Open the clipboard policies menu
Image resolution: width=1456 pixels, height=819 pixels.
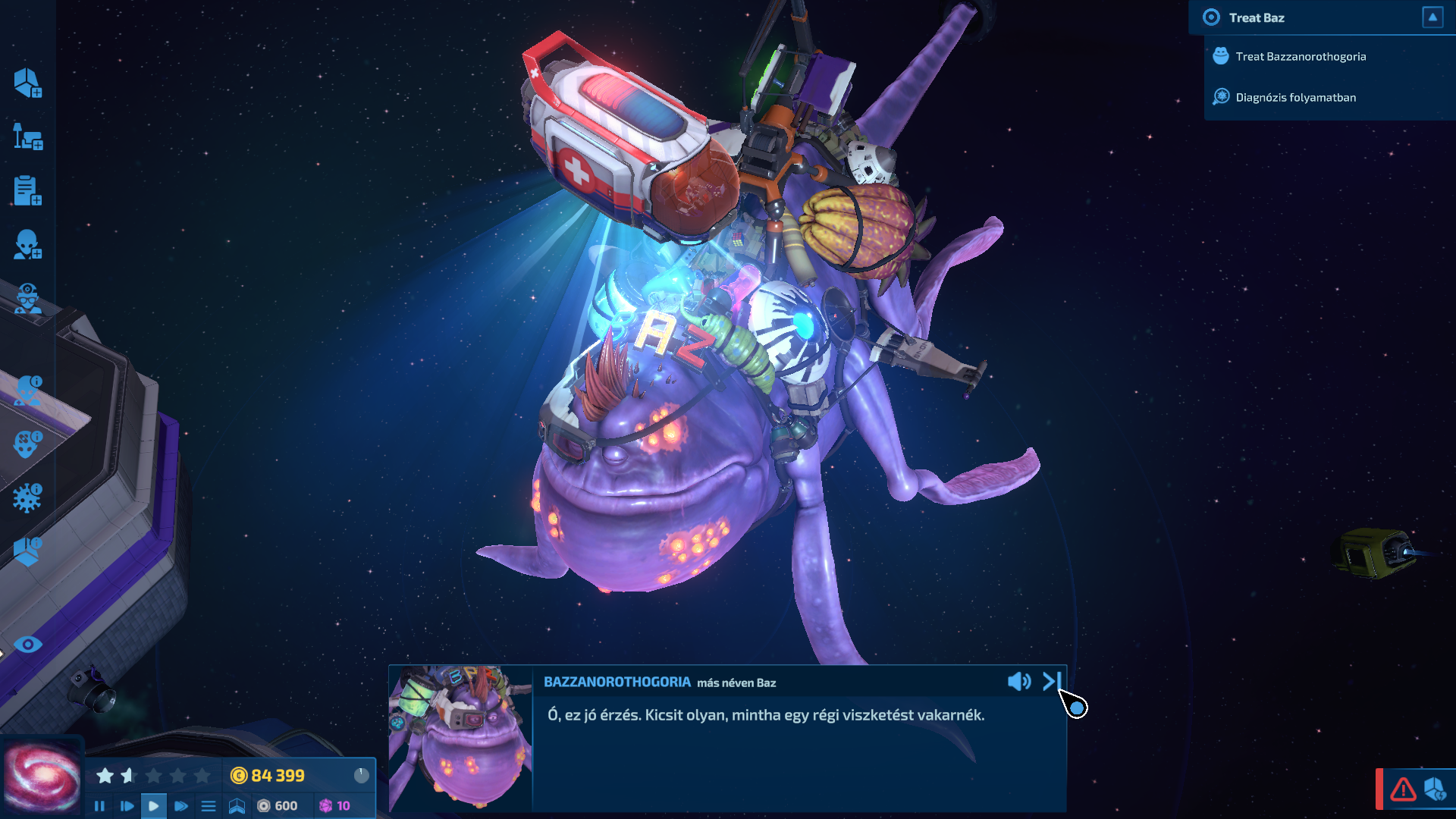point(27,191)
